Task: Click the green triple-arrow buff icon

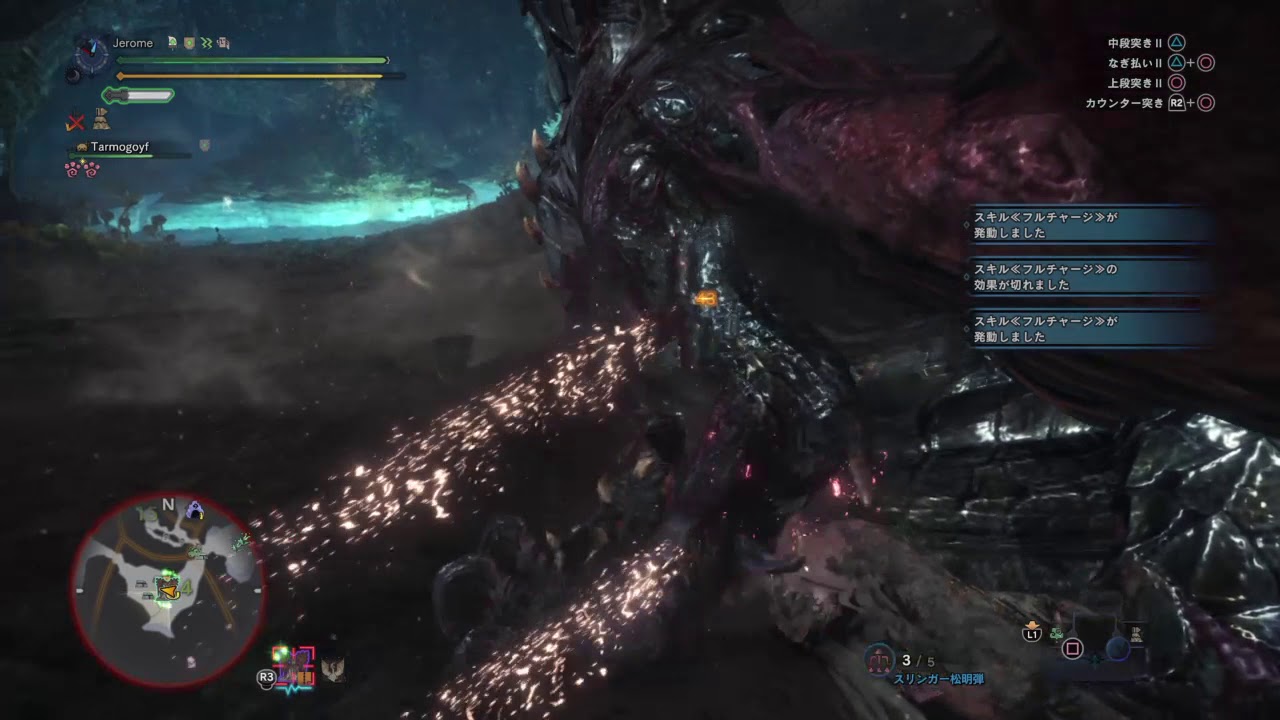Action: (x=206, y=43)
